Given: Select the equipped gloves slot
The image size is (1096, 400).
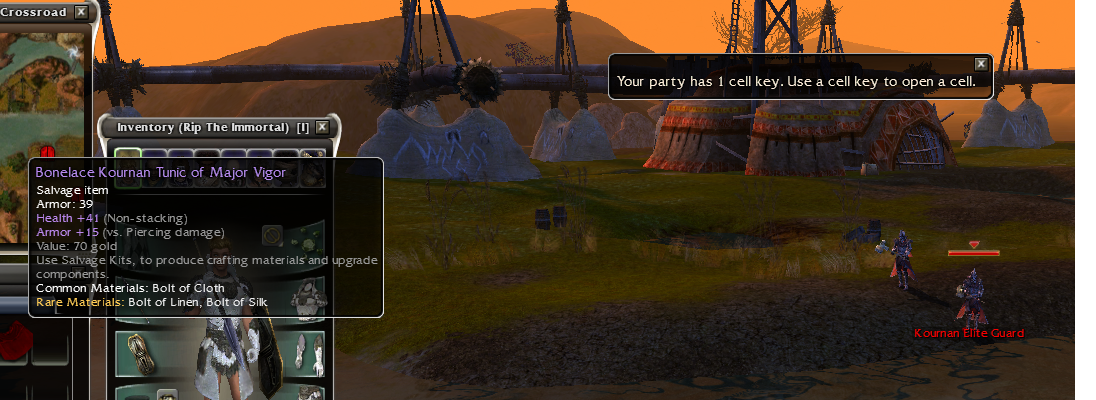Looking at the screenshot, I should click(x=309, y=353).
